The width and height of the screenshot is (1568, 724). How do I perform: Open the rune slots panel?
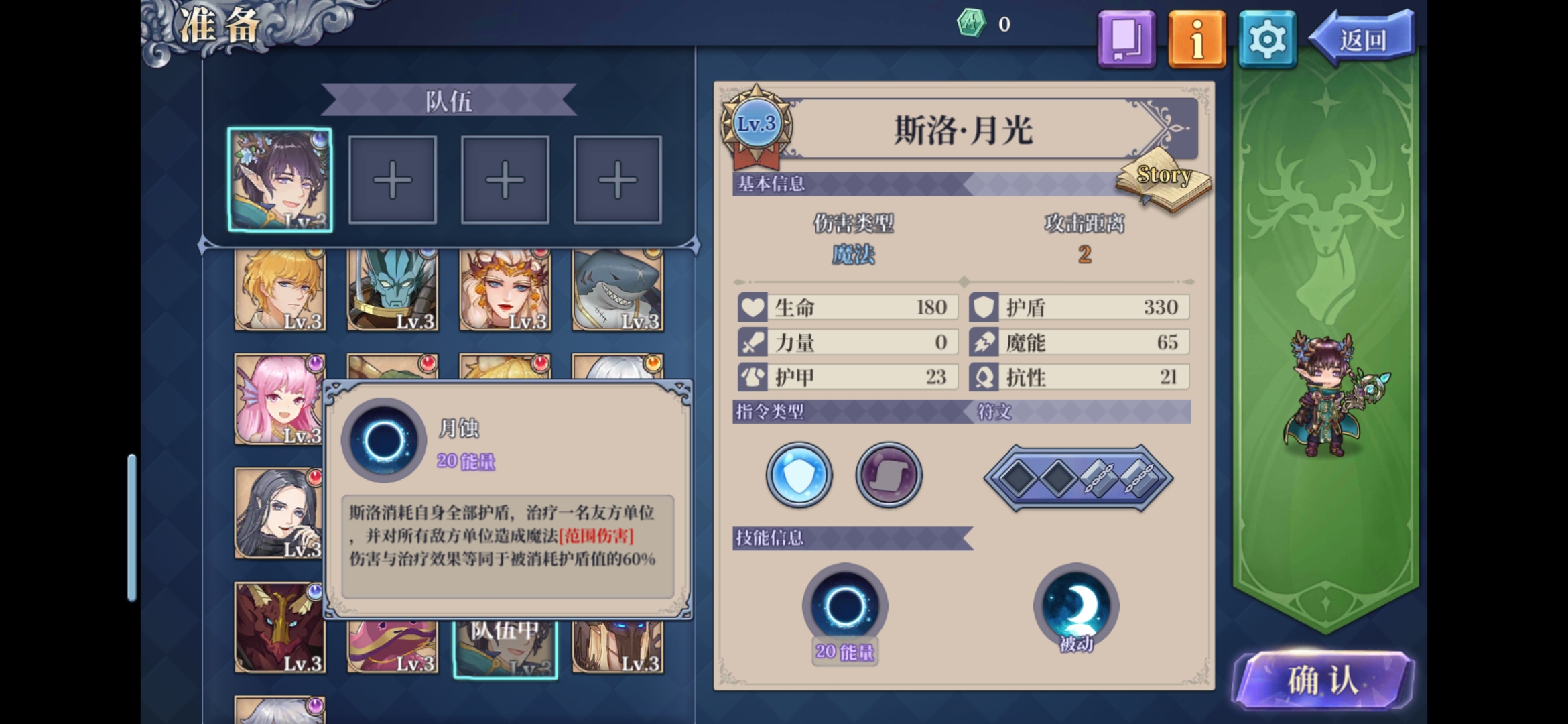point(1078,478)
